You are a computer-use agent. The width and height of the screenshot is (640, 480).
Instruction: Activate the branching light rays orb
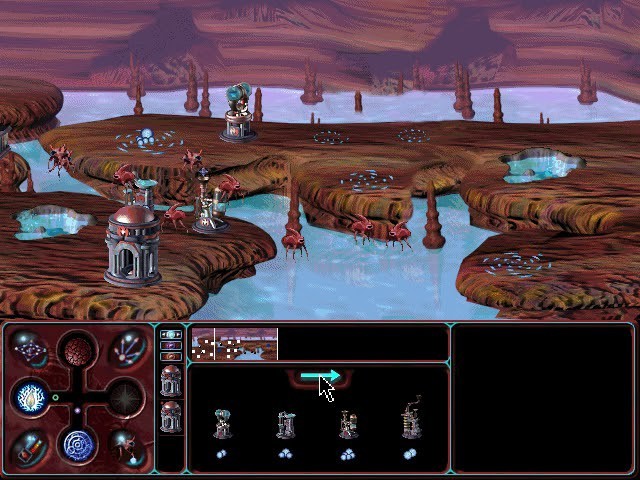tap(125, 351)
